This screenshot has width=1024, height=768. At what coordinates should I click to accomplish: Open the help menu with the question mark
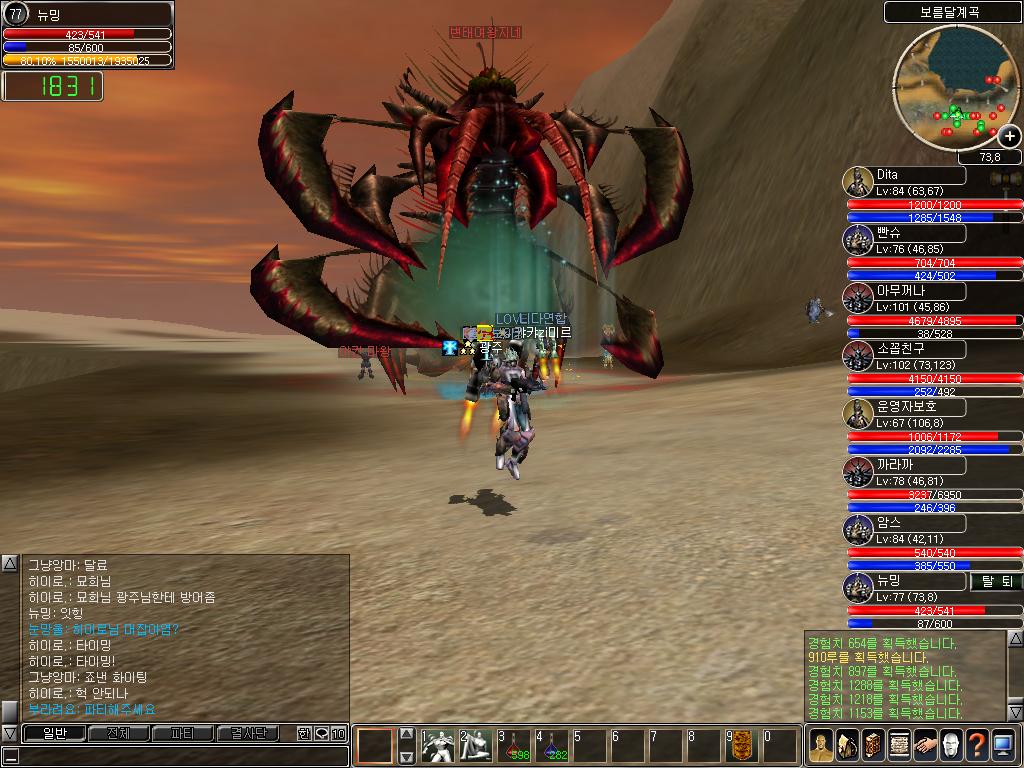pyautogui.click(x=977, y=745)
